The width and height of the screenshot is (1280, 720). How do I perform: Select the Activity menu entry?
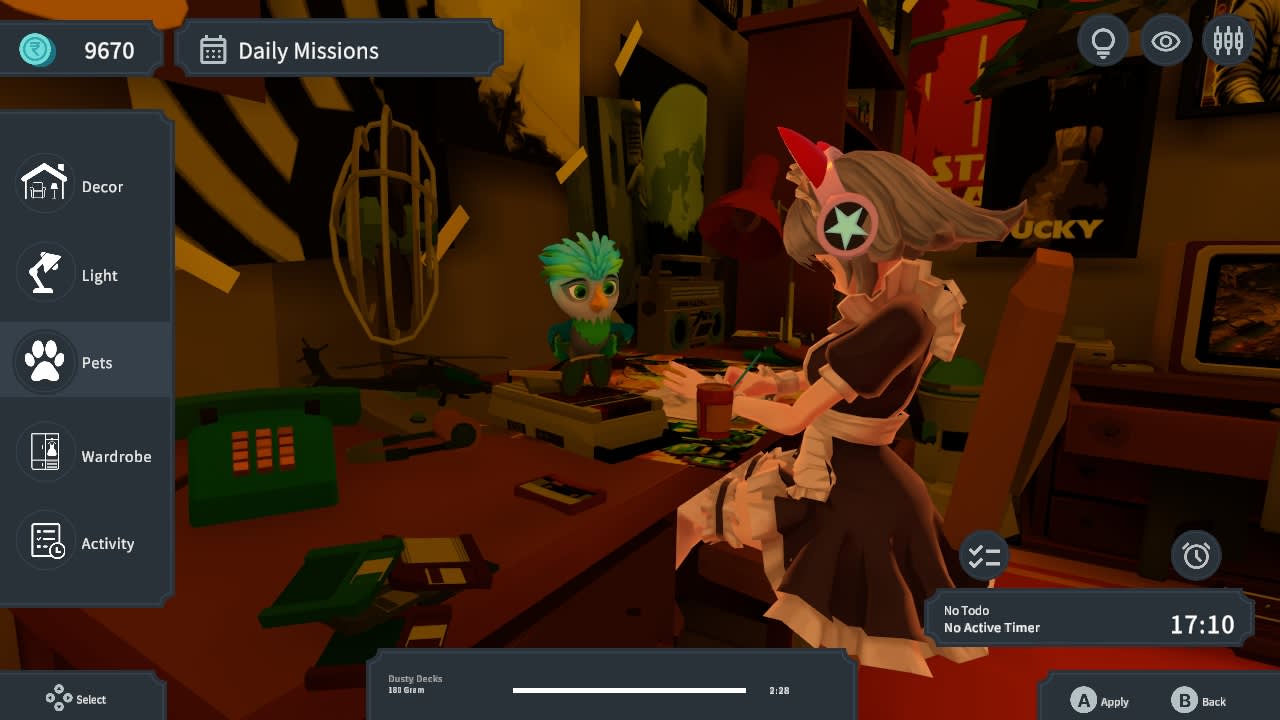(x=86, y=543)
